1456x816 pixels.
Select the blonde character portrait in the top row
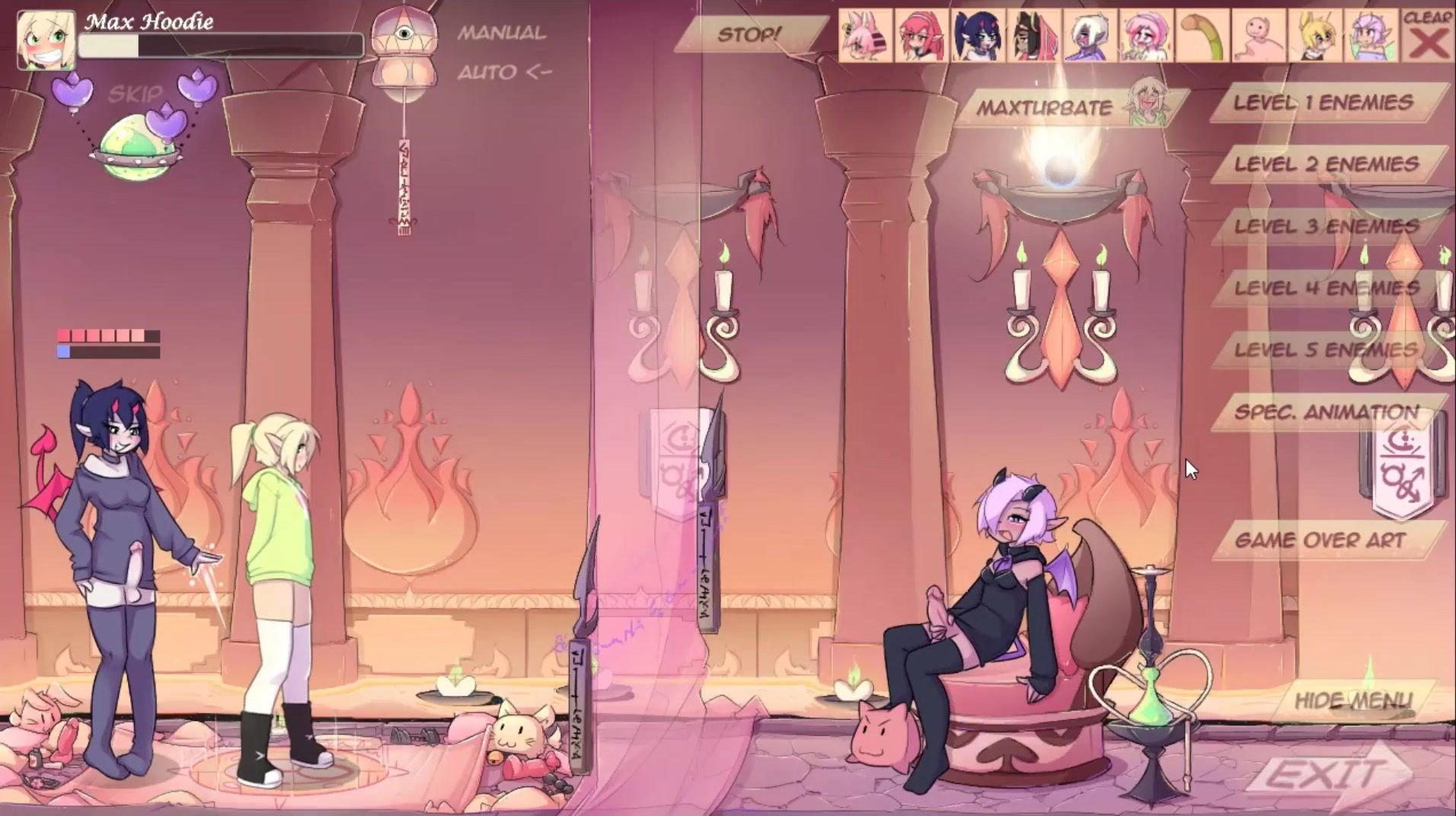point(1314,36)
